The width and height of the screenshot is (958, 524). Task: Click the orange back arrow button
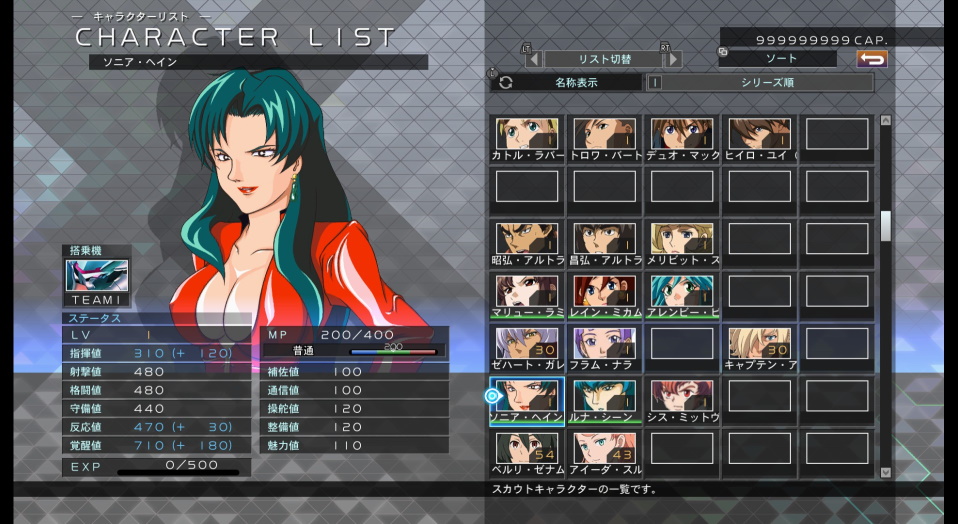tap(872, 59)
